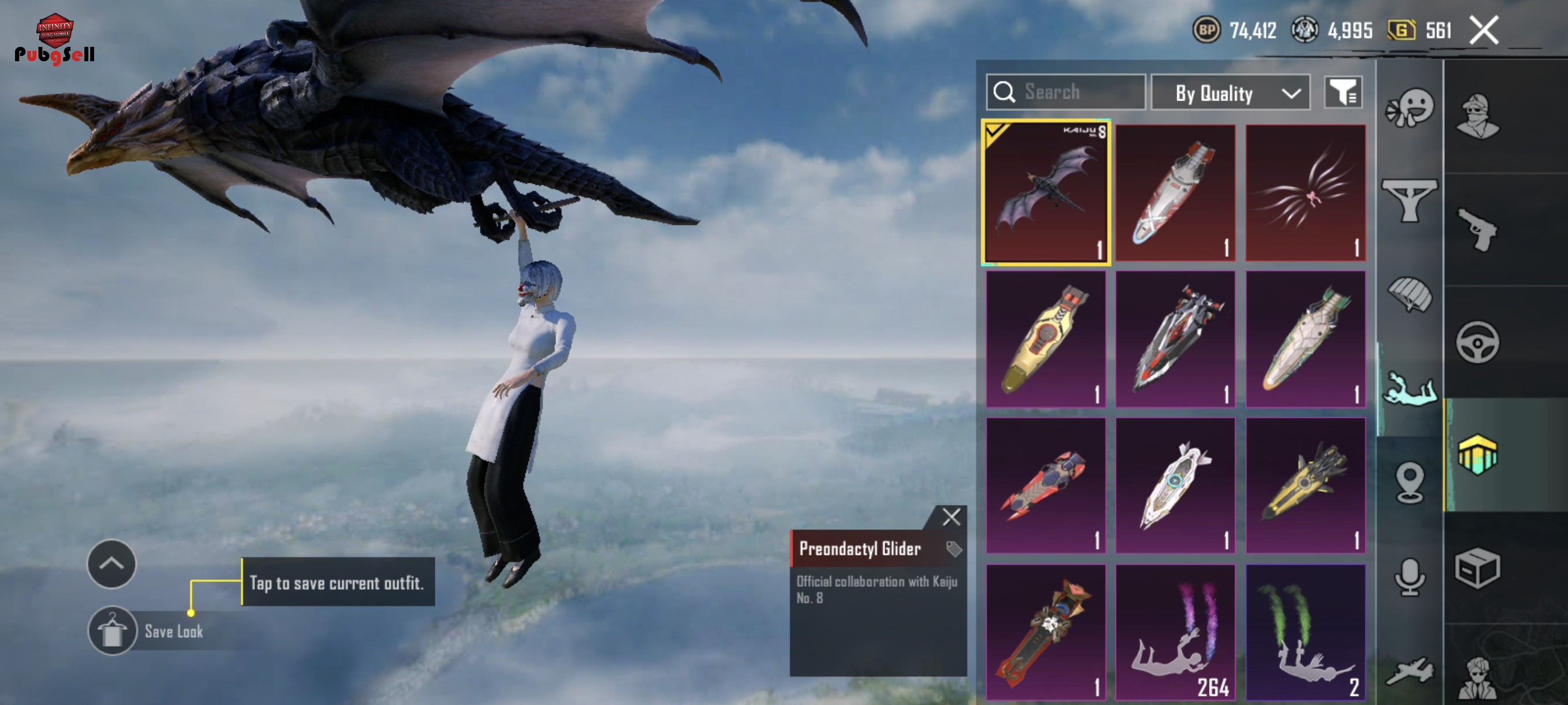Open the parachute category tab
This screenshot has width=1568, height=705.
point(1410,294)
